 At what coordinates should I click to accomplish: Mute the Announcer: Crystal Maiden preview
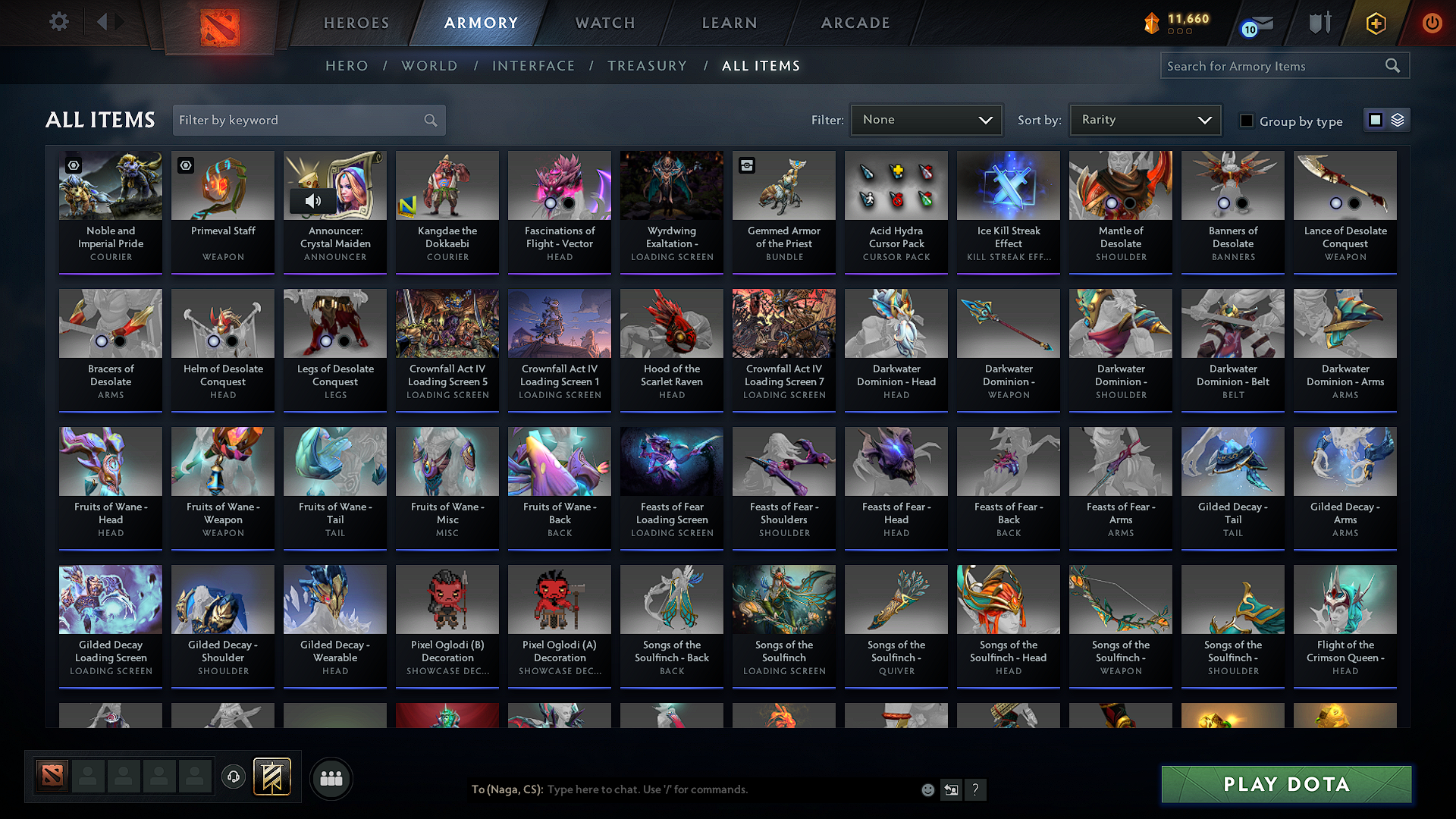coord(312,201)
